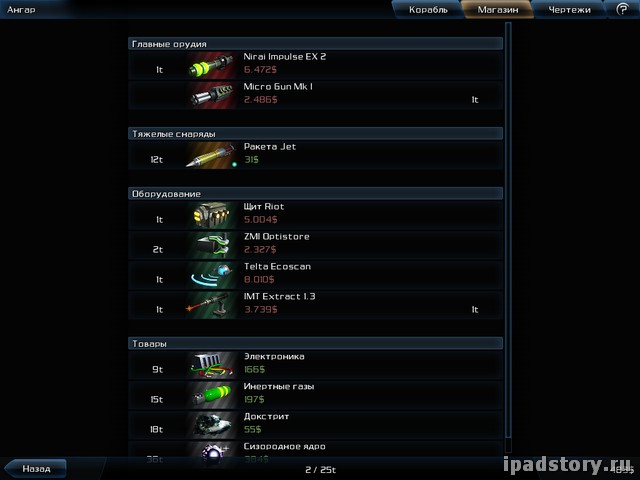Viewport: 640px width, 480px height.
Task: Open the help question mark button
Action: 622,9
